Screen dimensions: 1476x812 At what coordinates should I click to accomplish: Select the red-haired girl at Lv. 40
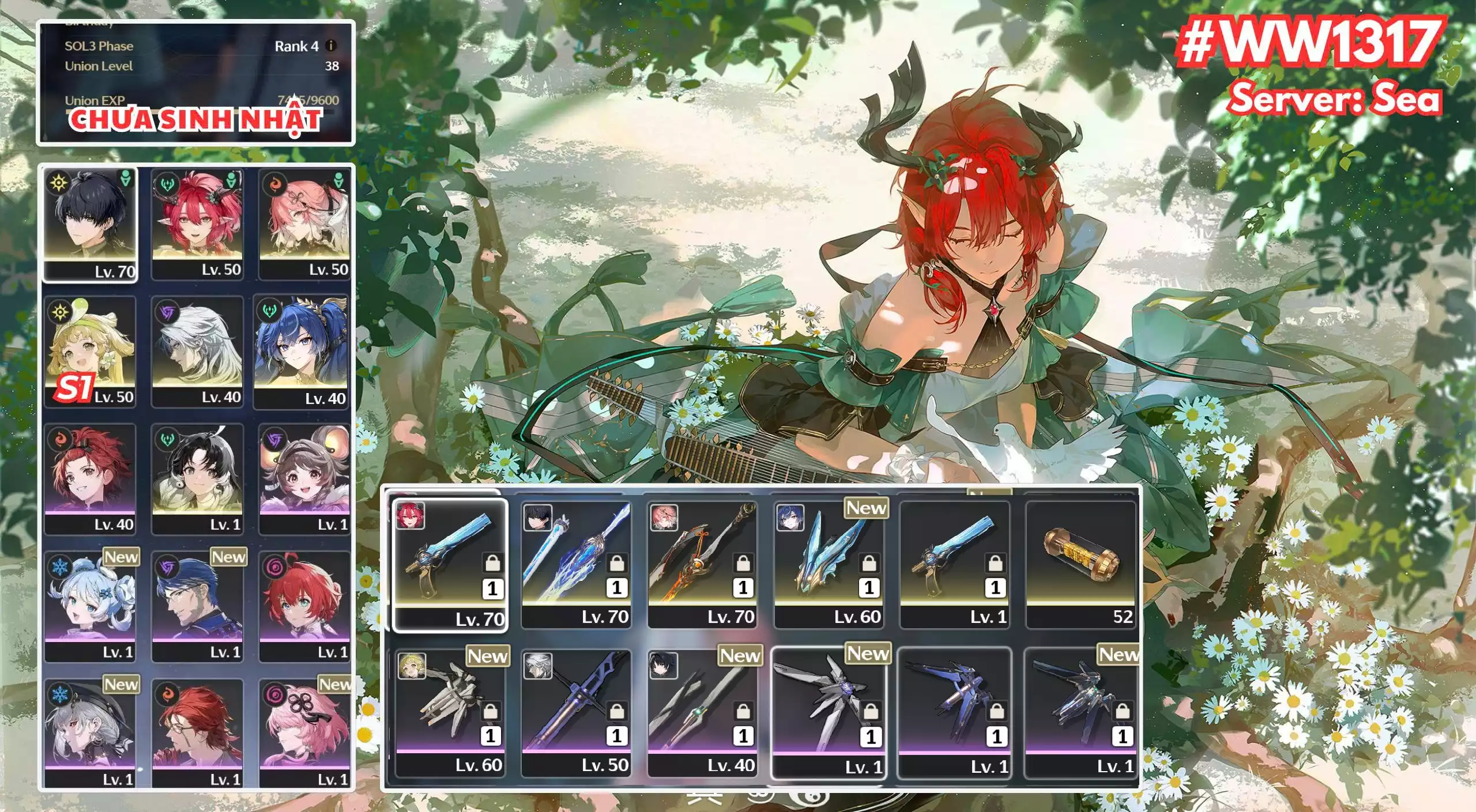tap(91, 479)
